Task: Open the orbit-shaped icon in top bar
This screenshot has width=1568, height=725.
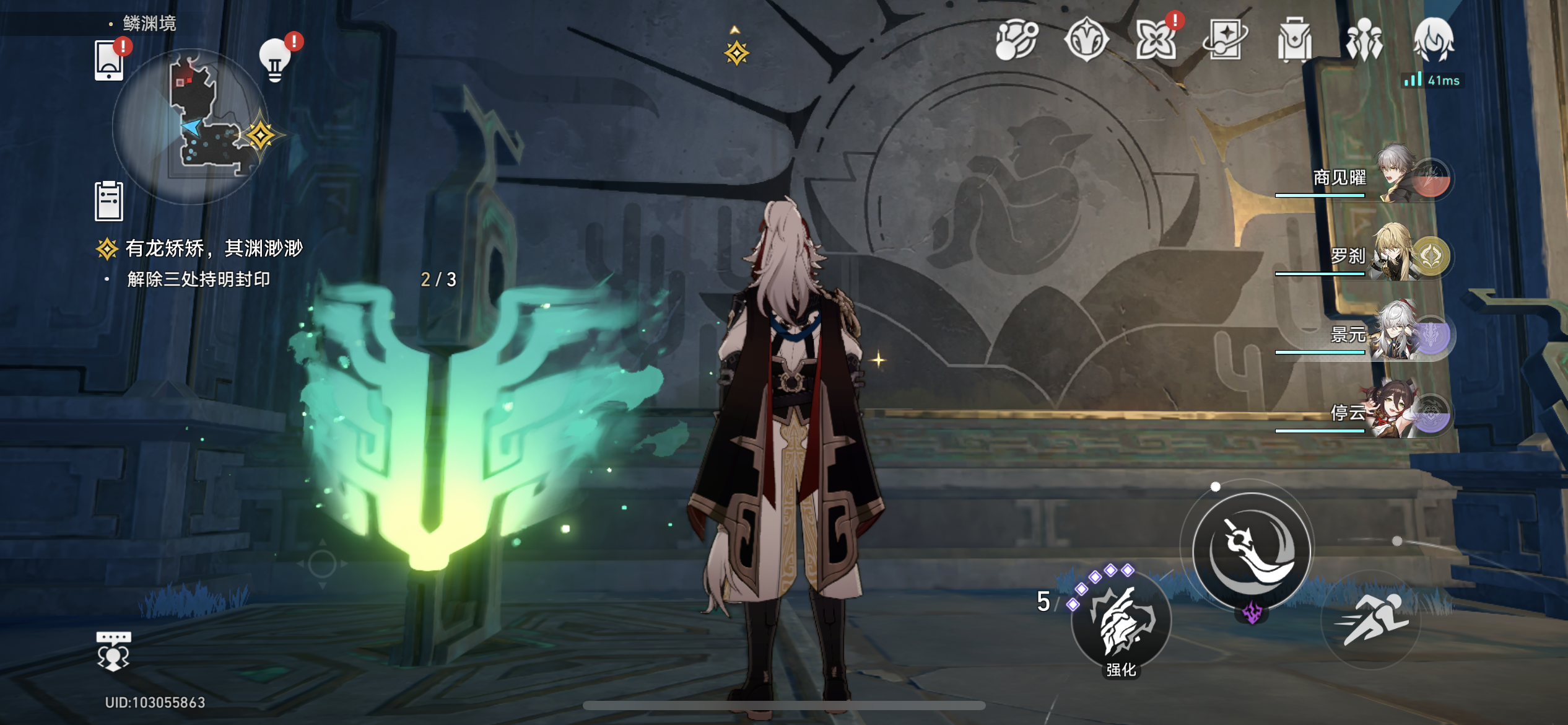Action: click(1016, 41)
